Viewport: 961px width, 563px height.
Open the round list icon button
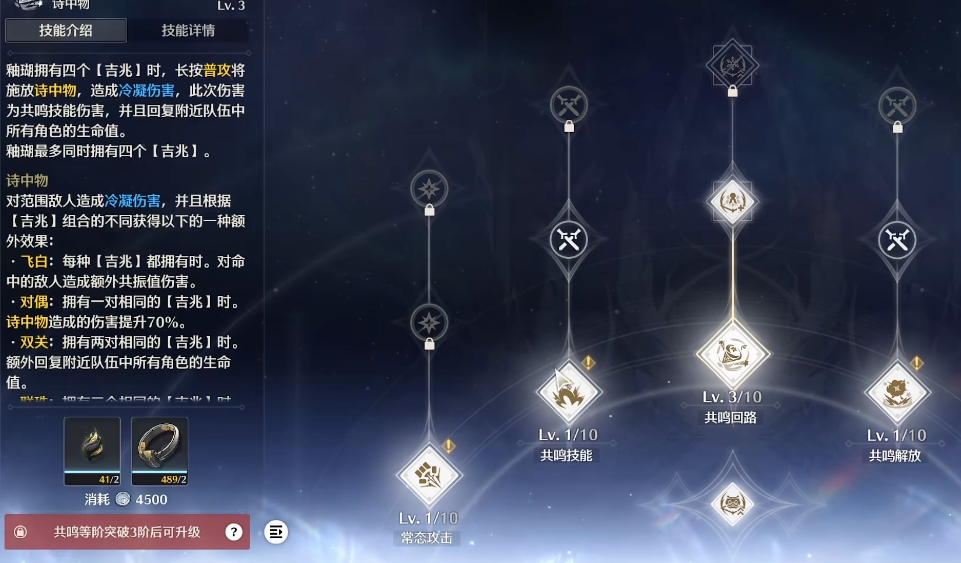(x=277, y=532)
